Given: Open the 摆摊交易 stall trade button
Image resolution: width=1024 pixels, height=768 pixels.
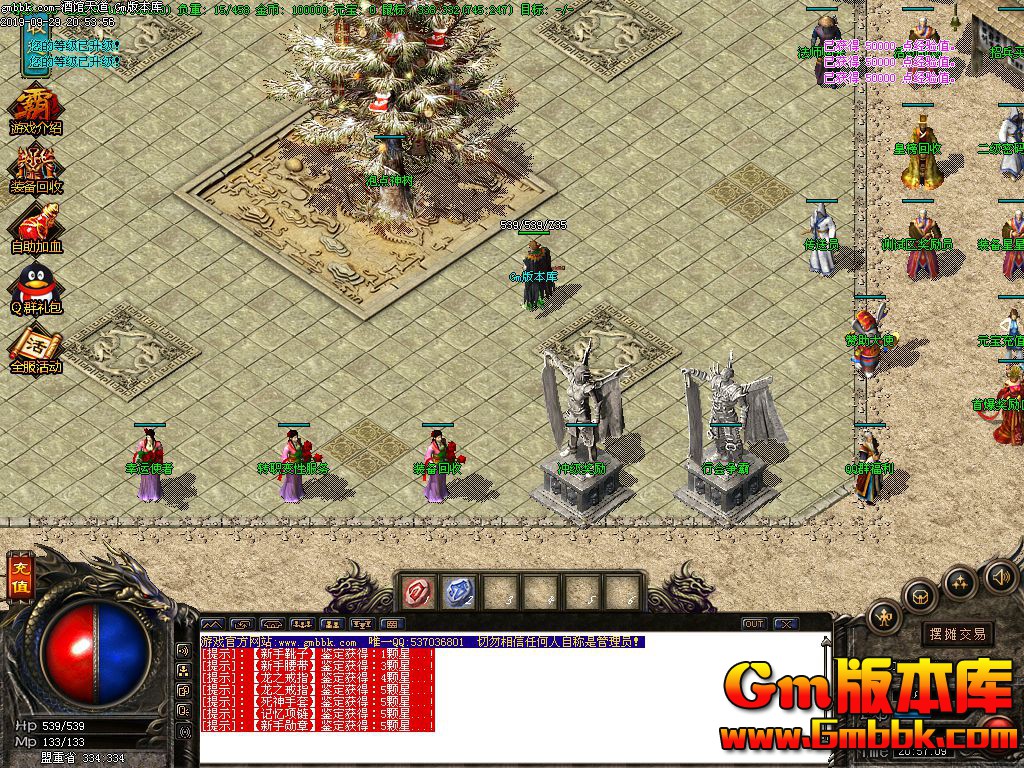Looking at the screenshot, I should pos(957,634).
